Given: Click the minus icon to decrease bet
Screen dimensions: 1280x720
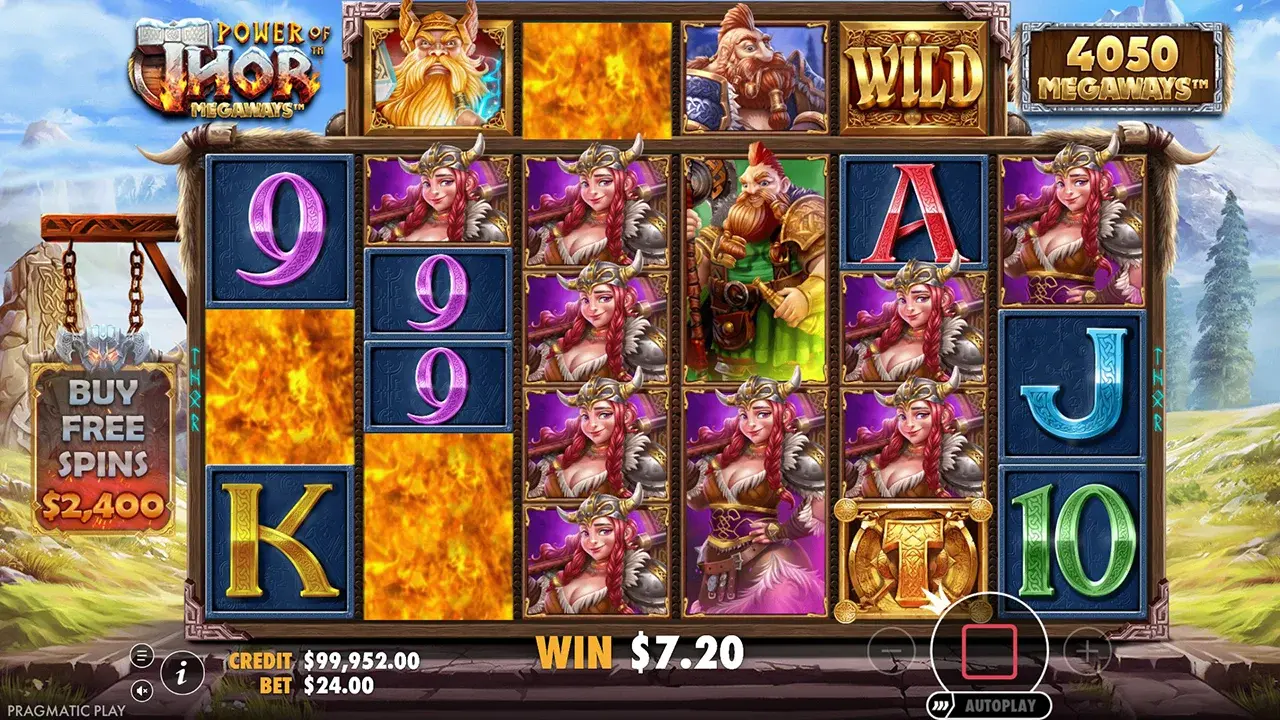Looking at the screenshot, I should [x=893, y=650].
